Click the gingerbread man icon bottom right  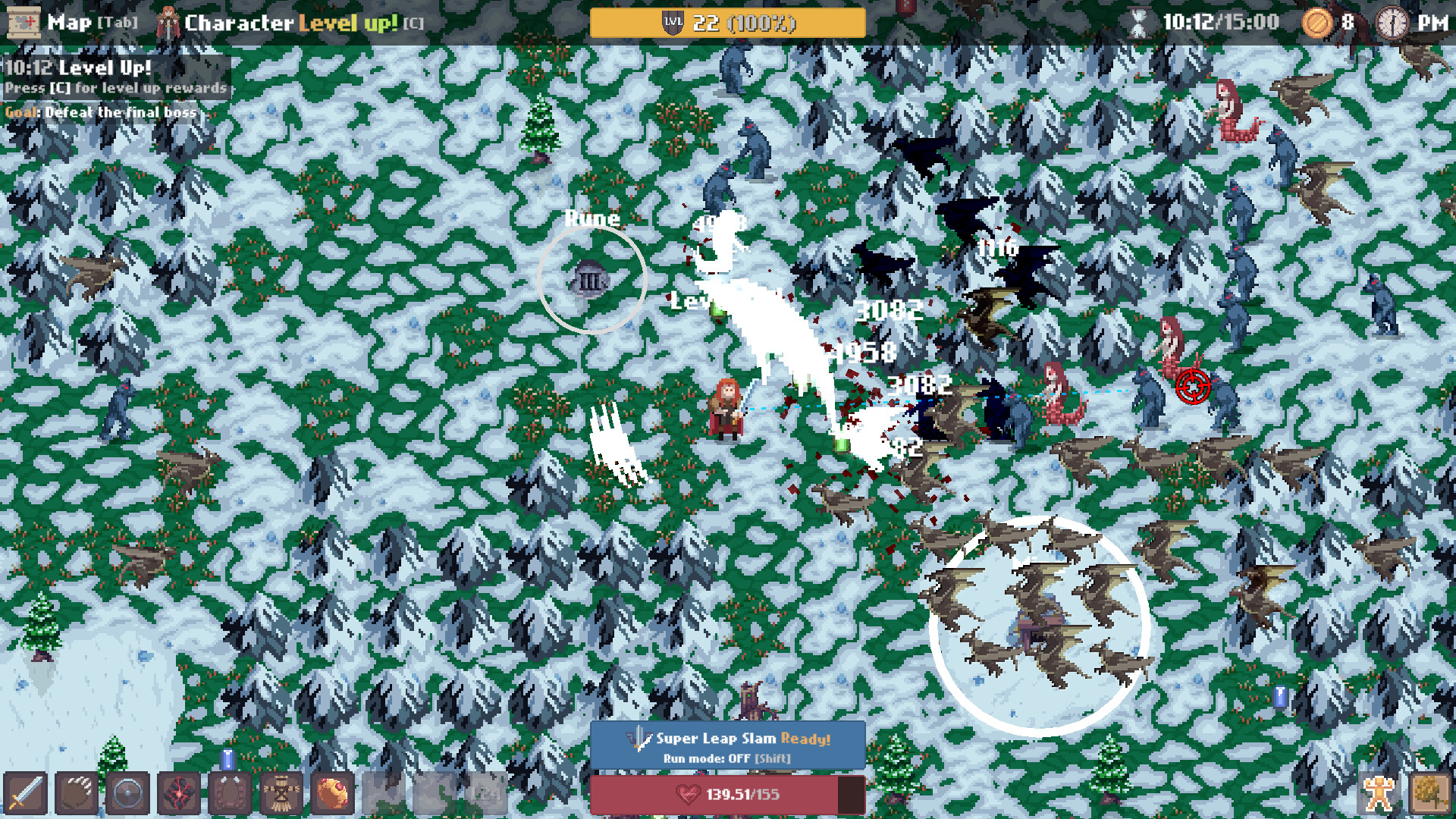1380,792
